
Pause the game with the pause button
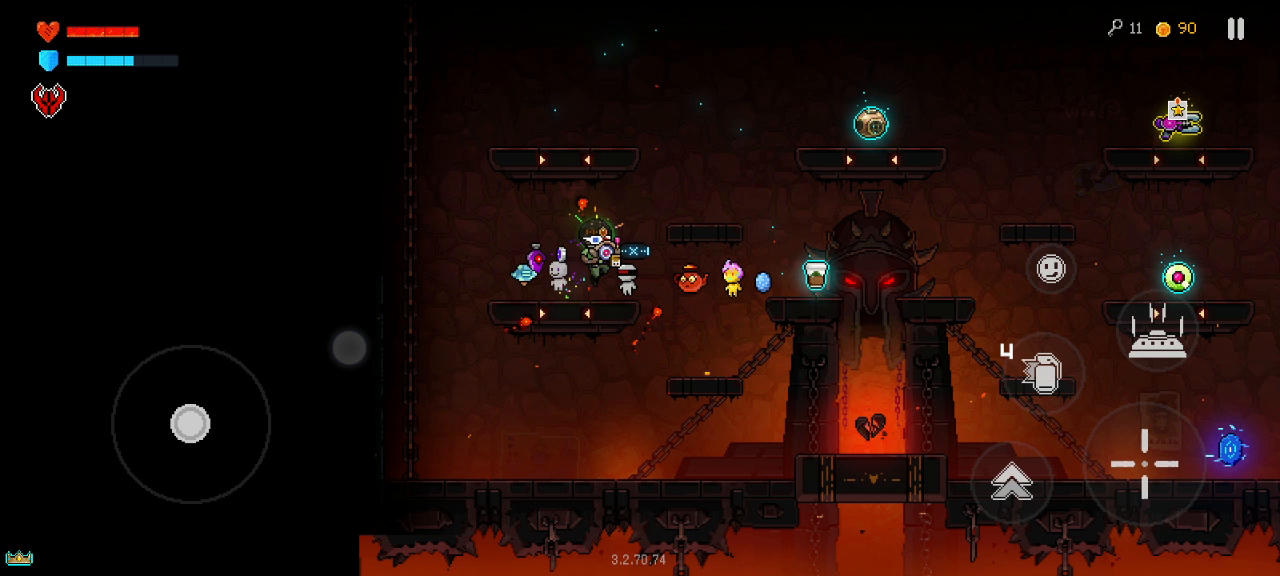(1236, 29)
